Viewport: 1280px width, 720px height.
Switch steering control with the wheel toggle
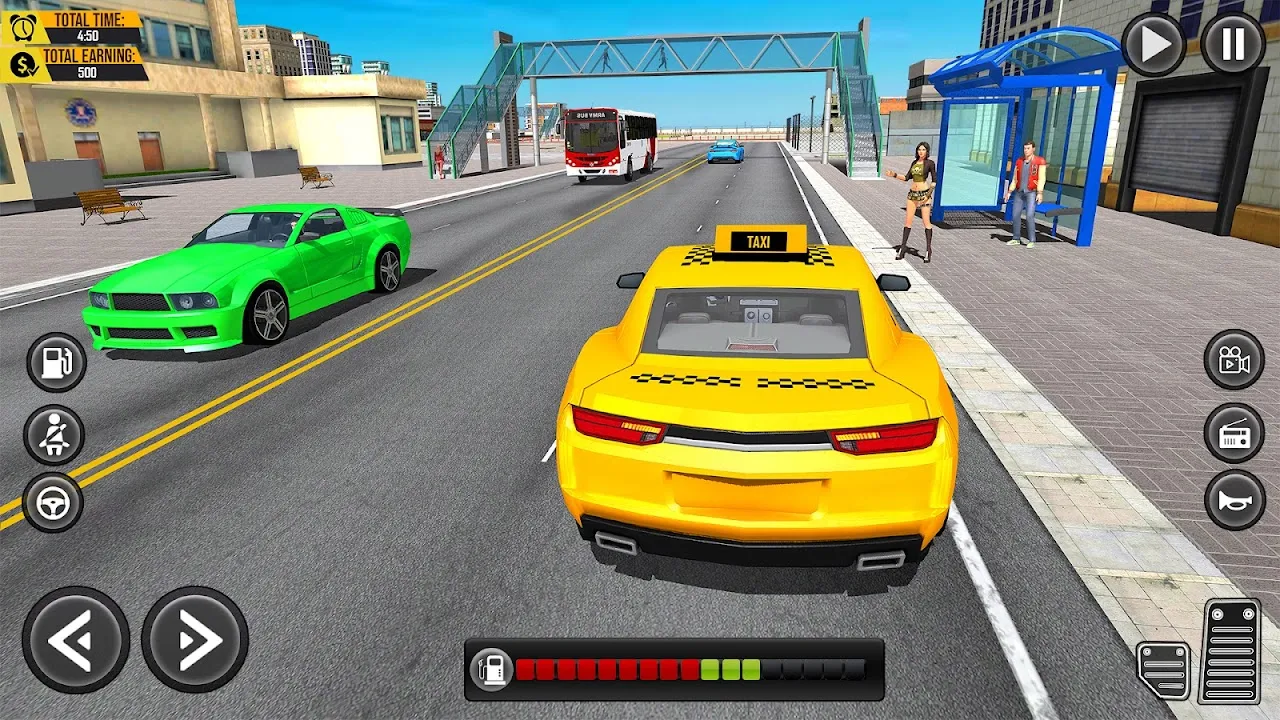(x=55, y=502)
